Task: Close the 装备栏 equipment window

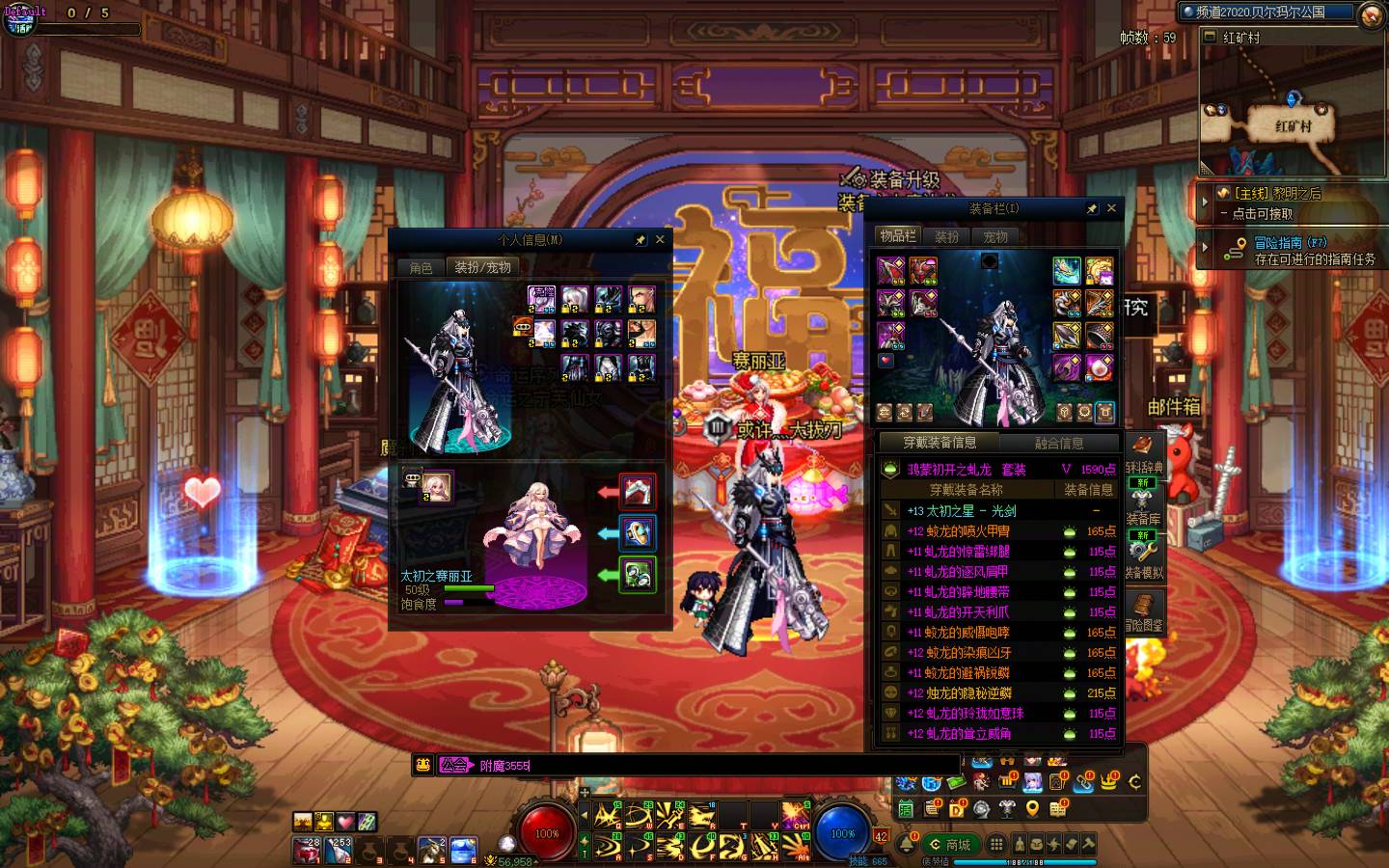Action: coord(1111,208)
